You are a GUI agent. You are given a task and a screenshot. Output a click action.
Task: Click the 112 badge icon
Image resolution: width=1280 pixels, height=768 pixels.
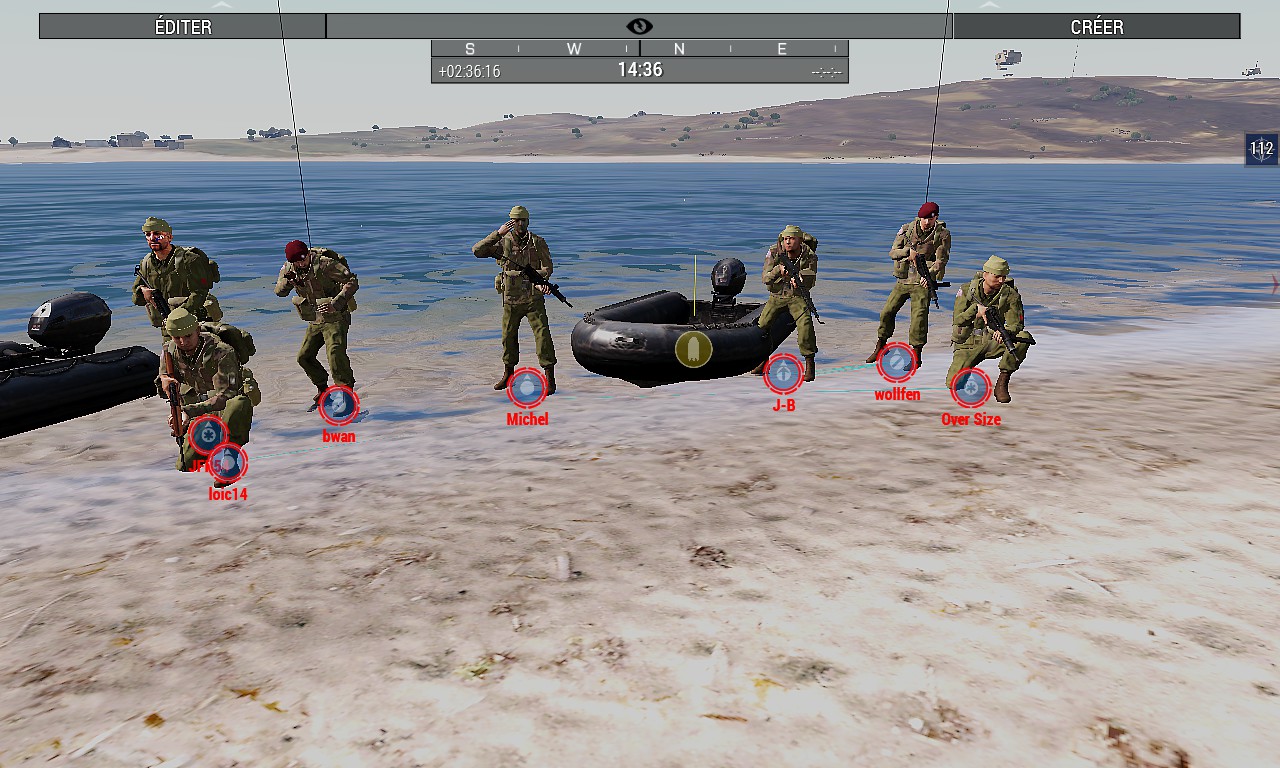[1261, 149]
